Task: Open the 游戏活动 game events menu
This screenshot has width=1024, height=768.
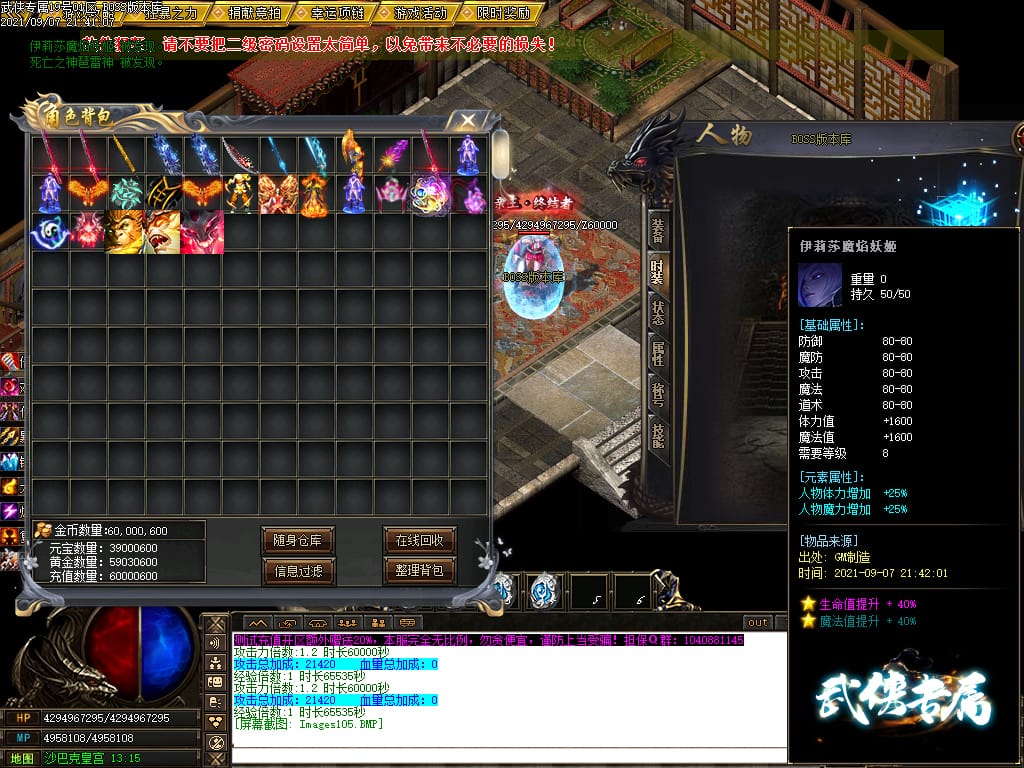Action: (x=421, y=14)
